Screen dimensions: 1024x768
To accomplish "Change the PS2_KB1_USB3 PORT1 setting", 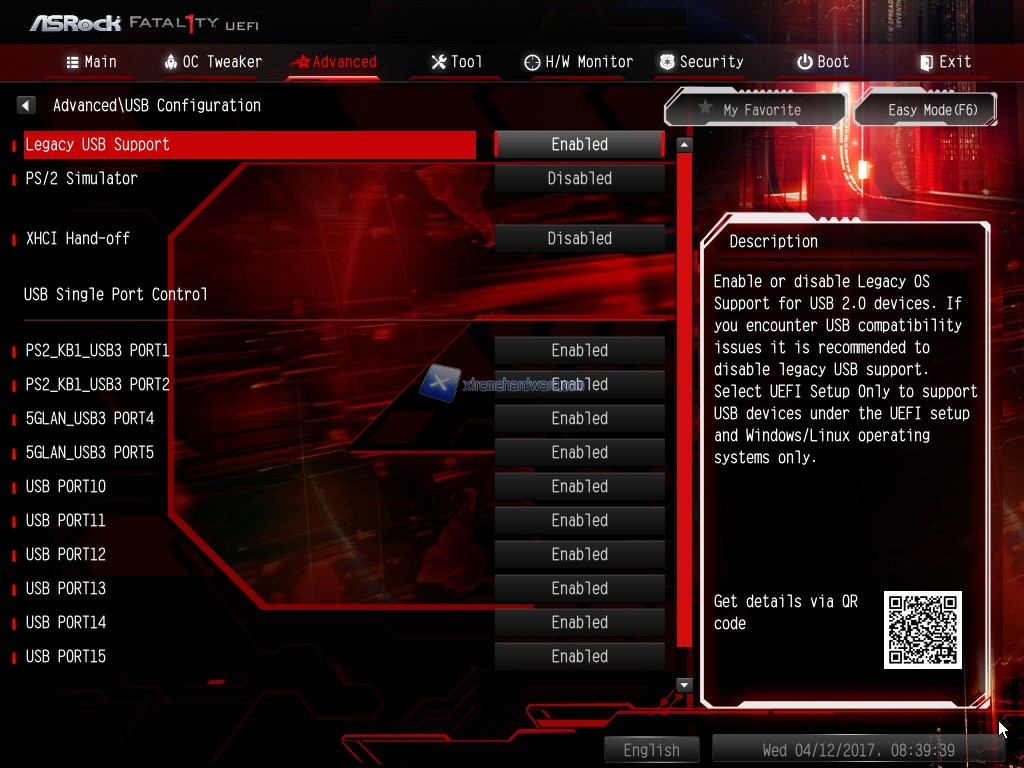I will pyautogui.click(x=579, y=350).
